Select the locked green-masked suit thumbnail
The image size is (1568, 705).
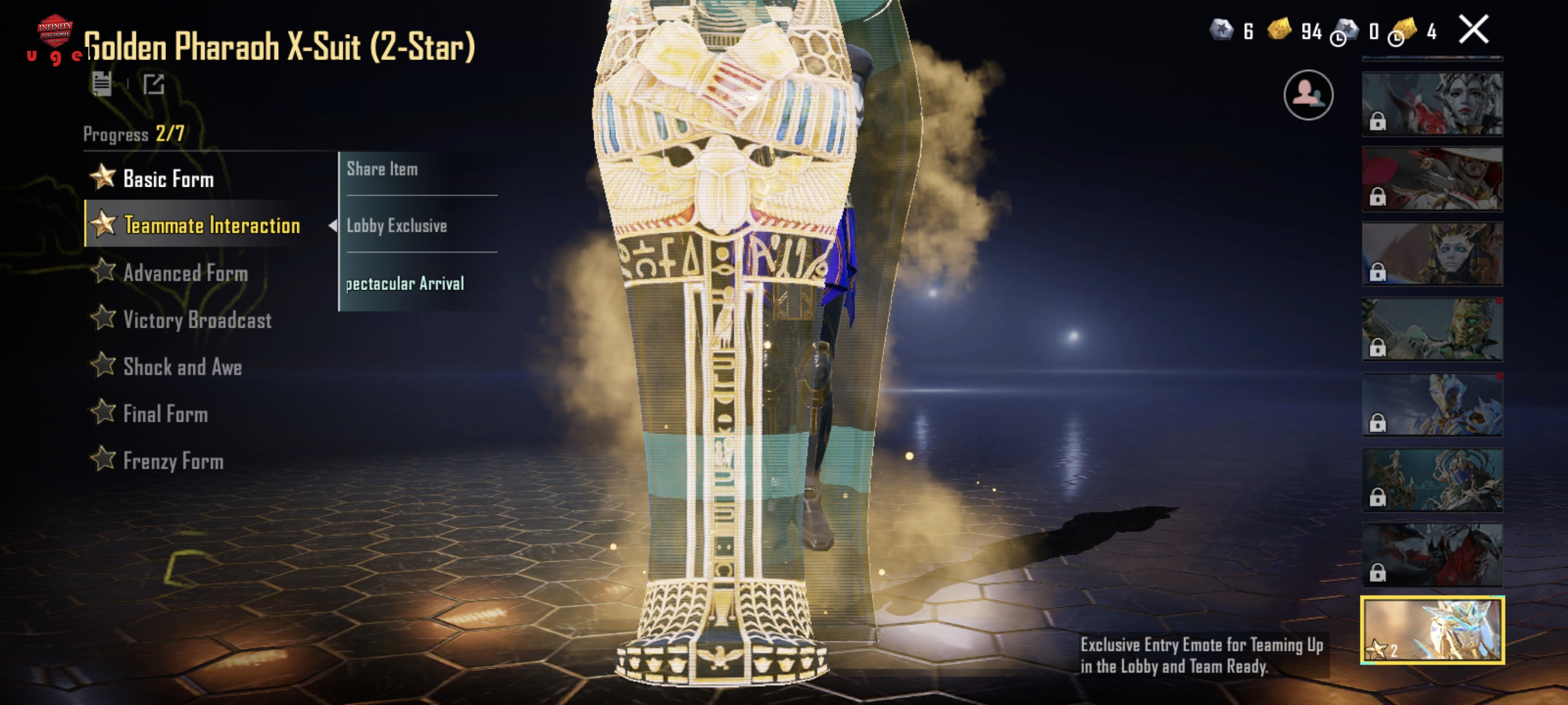[1432, 329]
